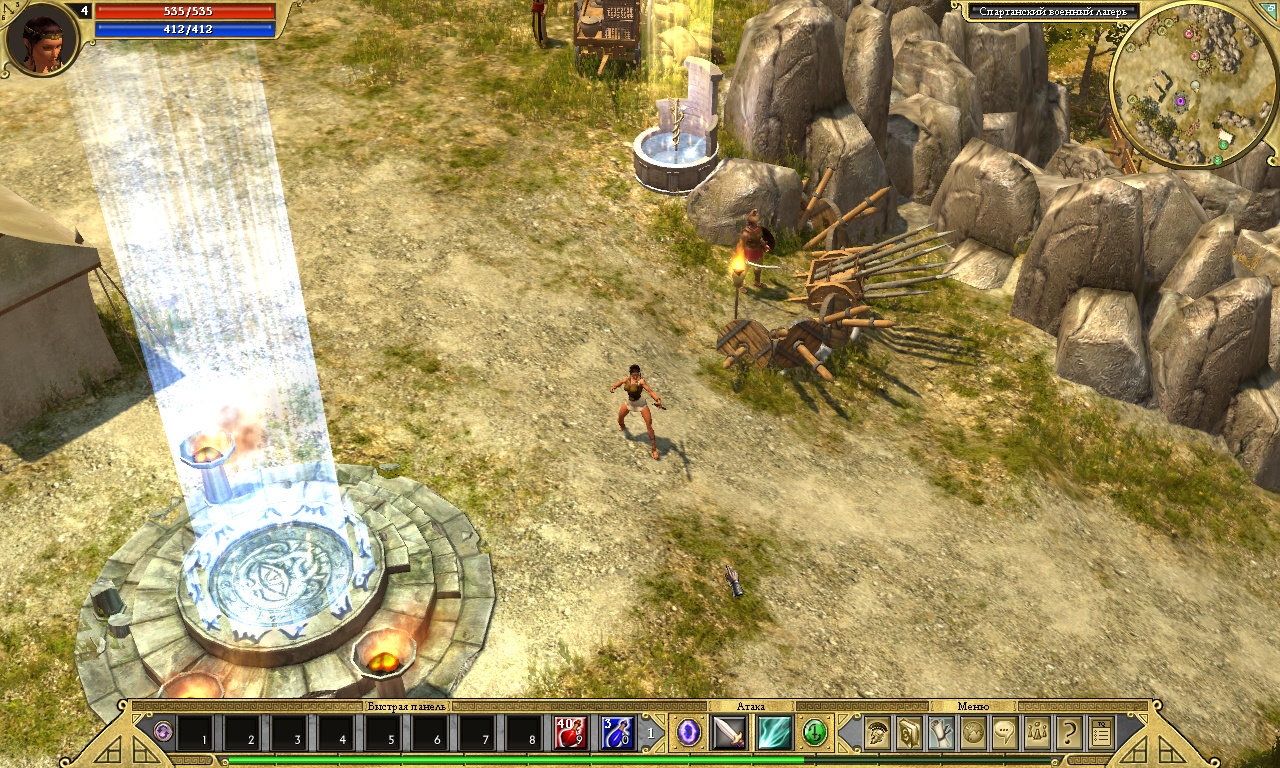1280x768 pixels.
Task: Click the weapon set number 1 switch
Action: coord(651,733)
